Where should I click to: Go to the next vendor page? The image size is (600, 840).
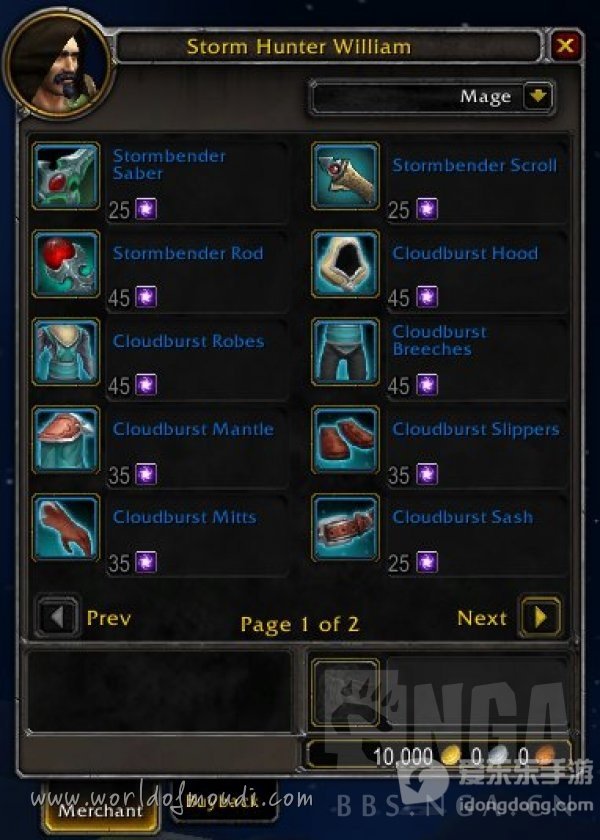[x=541, y=617]
